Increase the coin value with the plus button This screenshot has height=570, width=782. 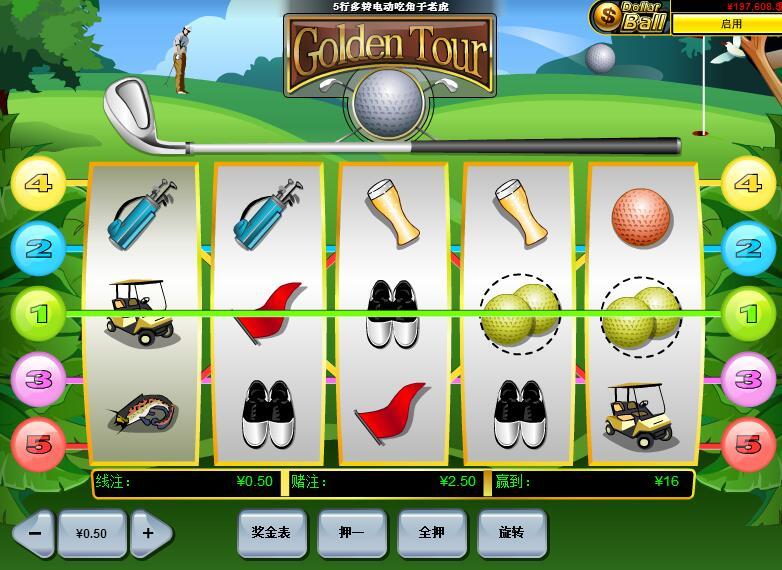[150, 533]
